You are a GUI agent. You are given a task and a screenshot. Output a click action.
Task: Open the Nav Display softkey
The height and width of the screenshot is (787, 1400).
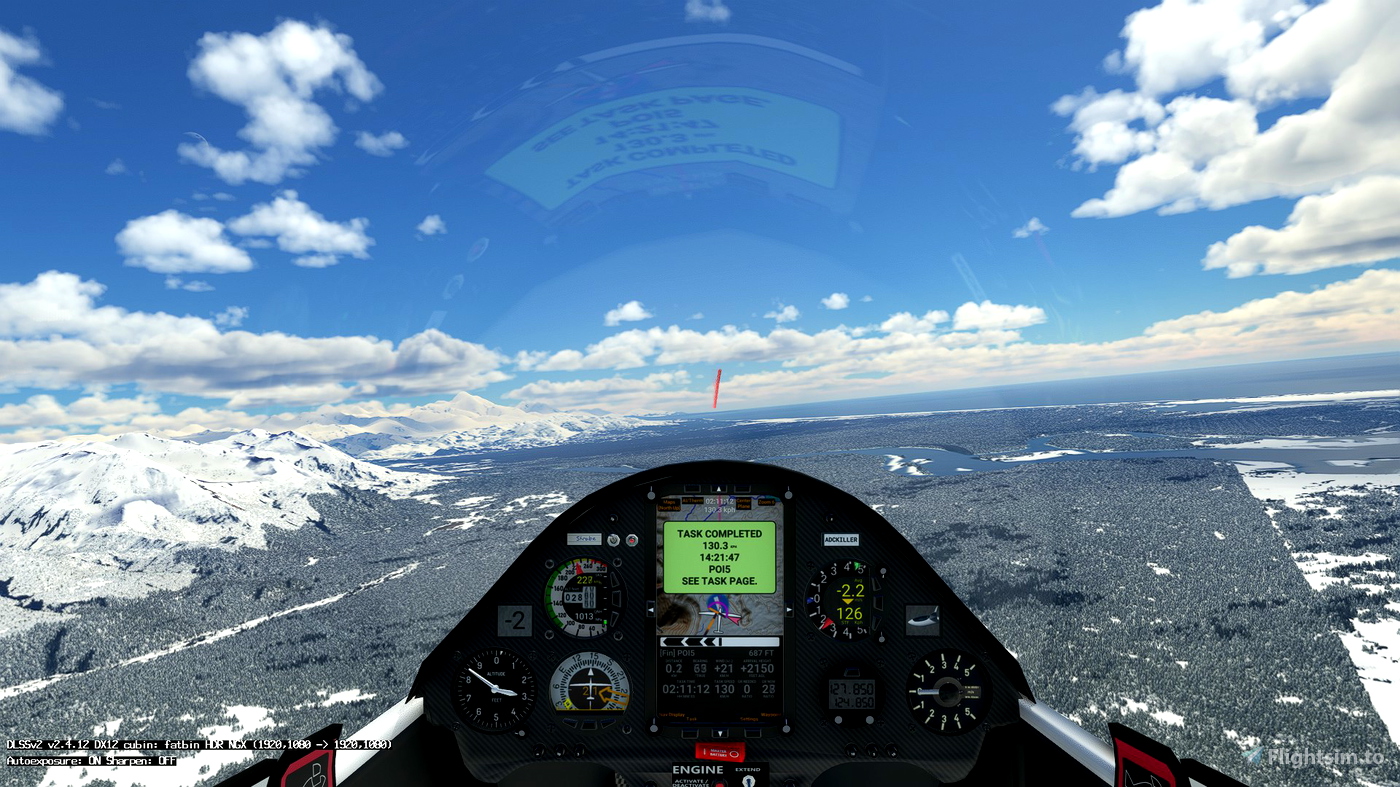pyautogui.click(x=672, y=713)
